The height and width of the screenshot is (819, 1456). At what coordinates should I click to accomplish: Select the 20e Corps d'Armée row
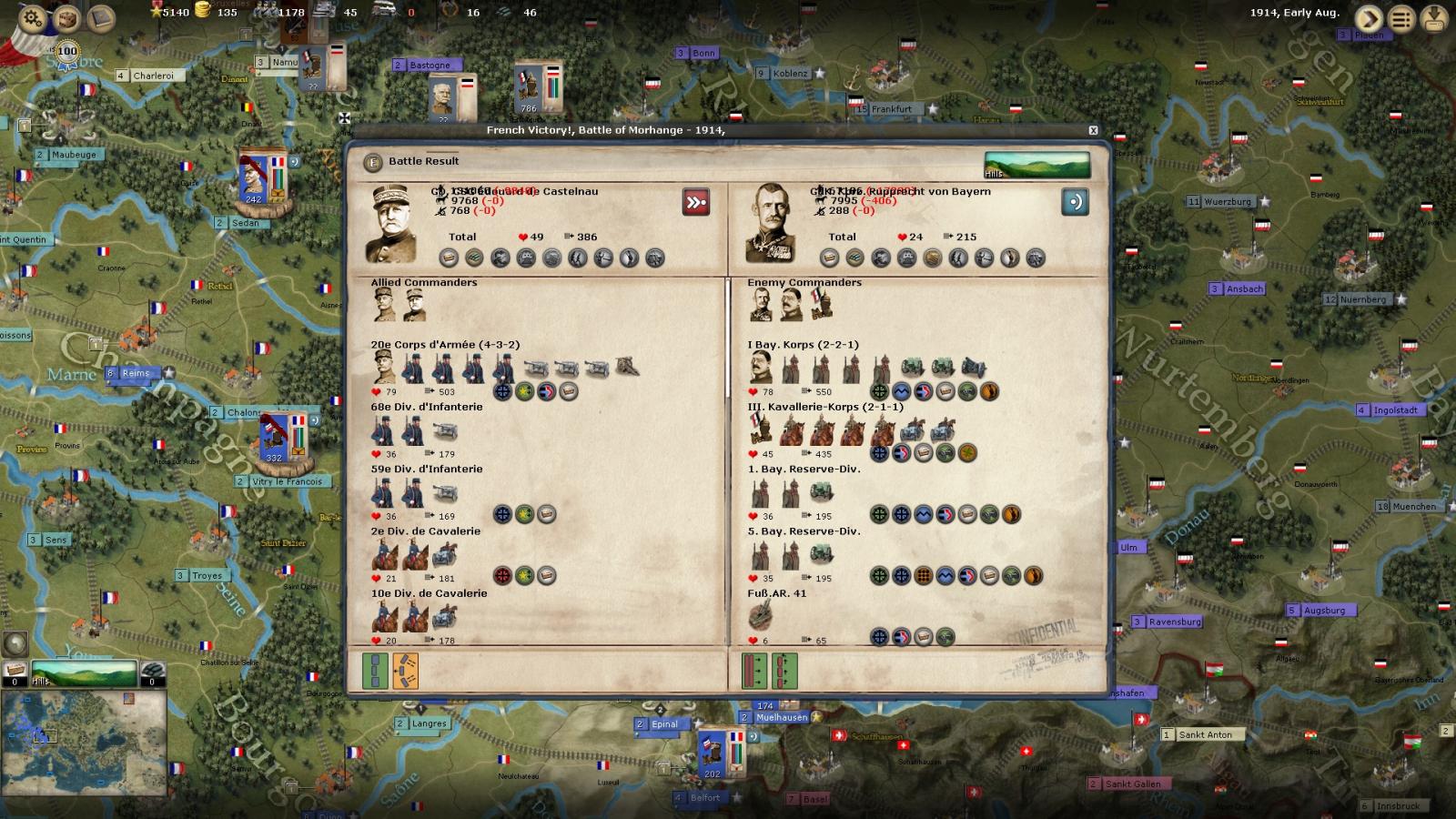point(445,345)
